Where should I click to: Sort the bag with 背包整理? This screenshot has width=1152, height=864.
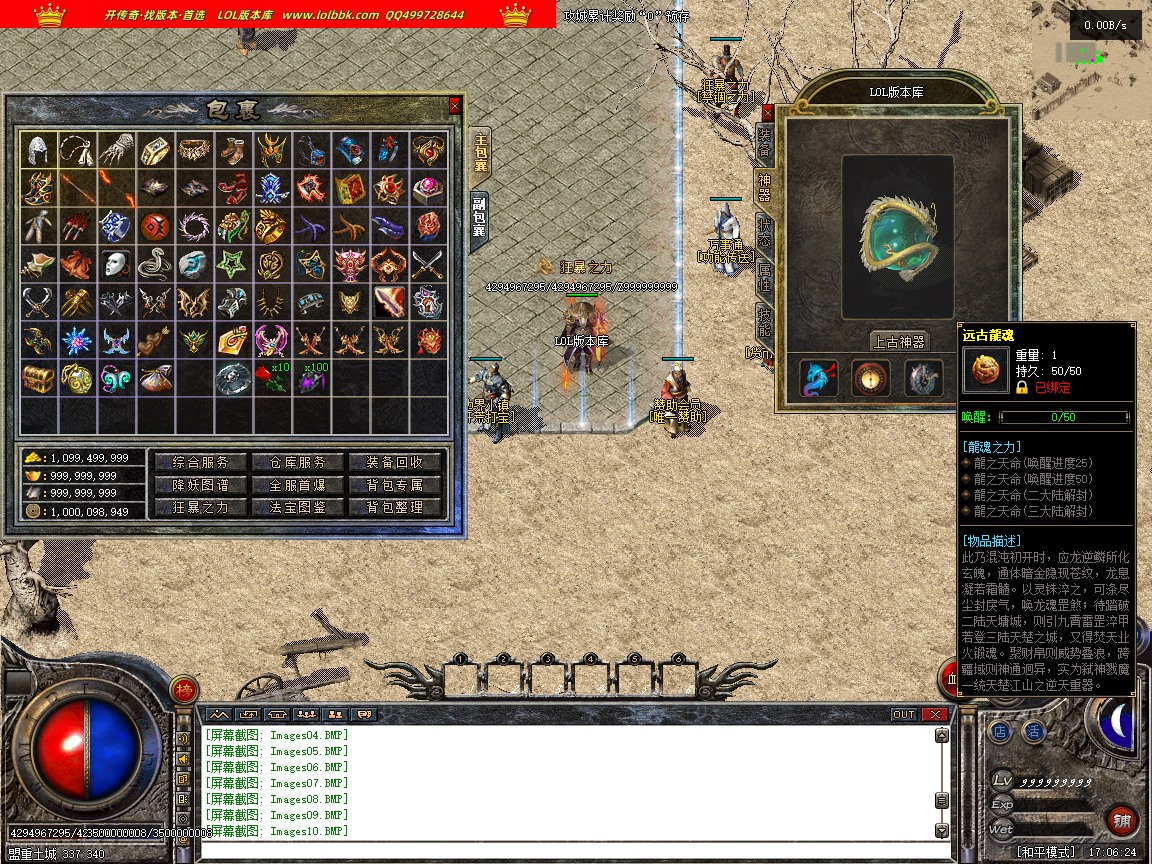point(393,507)
